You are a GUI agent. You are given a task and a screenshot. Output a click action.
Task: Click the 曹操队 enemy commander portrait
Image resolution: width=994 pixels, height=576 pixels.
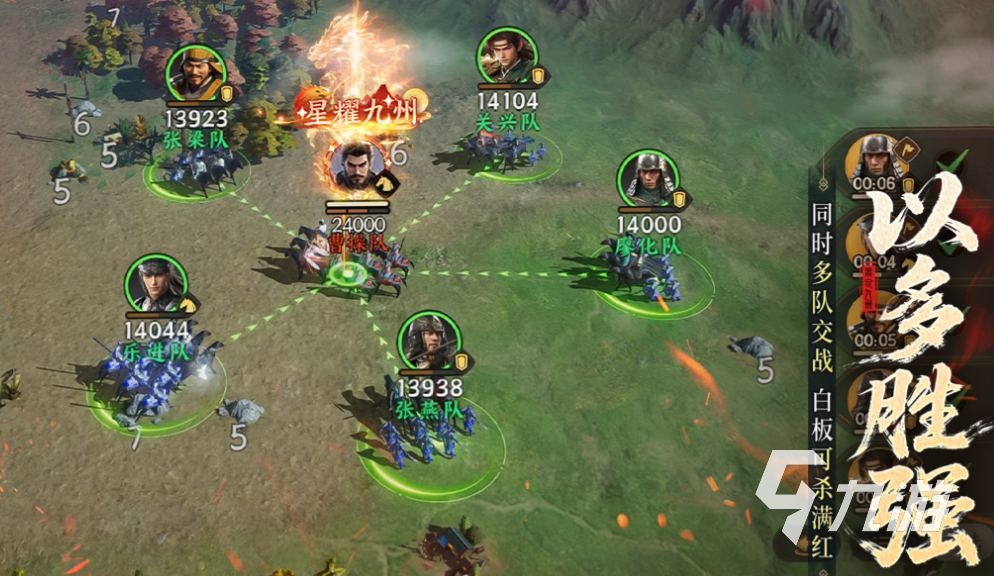tap(357, 168)
